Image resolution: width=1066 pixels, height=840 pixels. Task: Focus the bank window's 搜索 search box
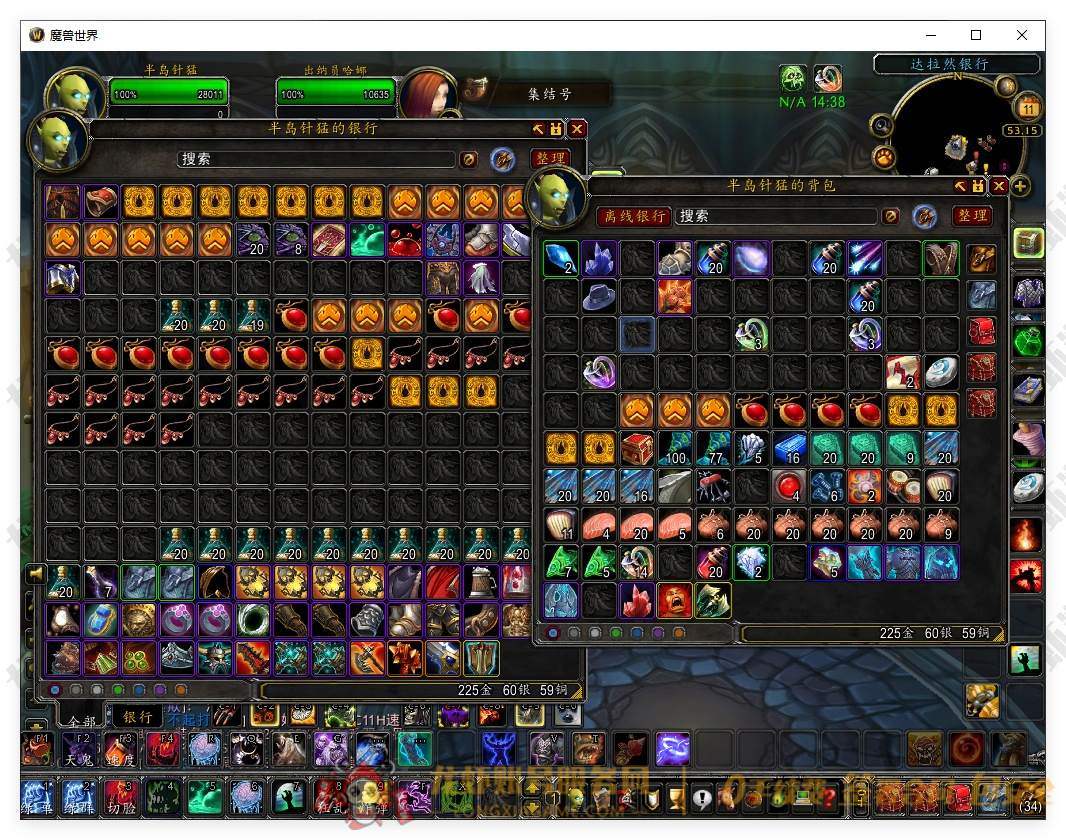pos(316,159)
